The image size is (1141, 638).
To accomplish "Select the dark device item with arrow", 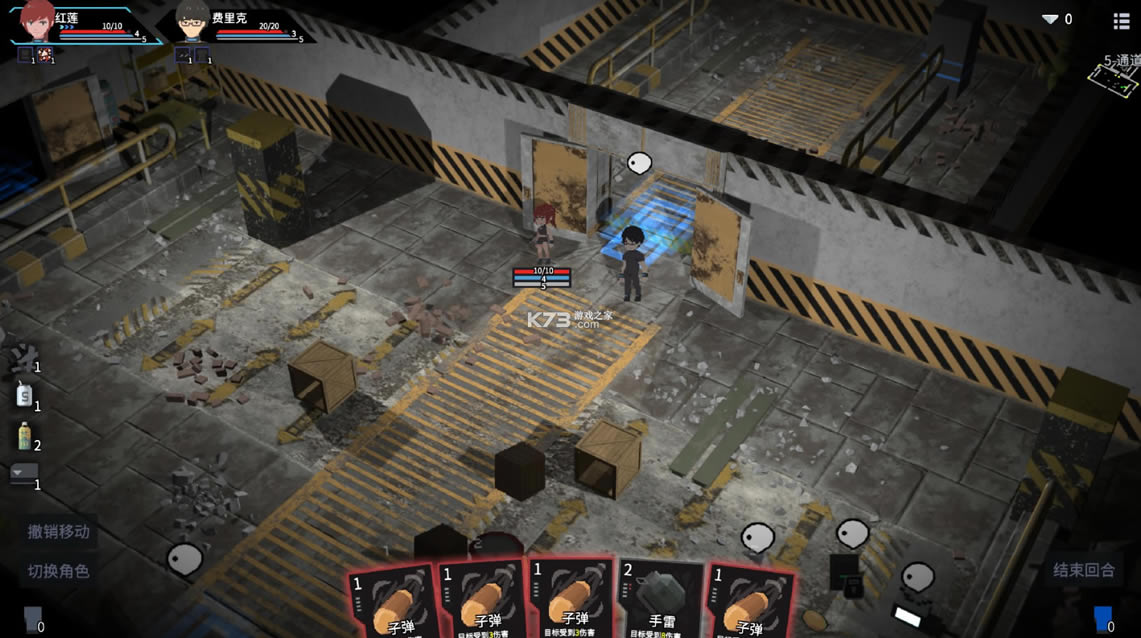I will [24, 474].
